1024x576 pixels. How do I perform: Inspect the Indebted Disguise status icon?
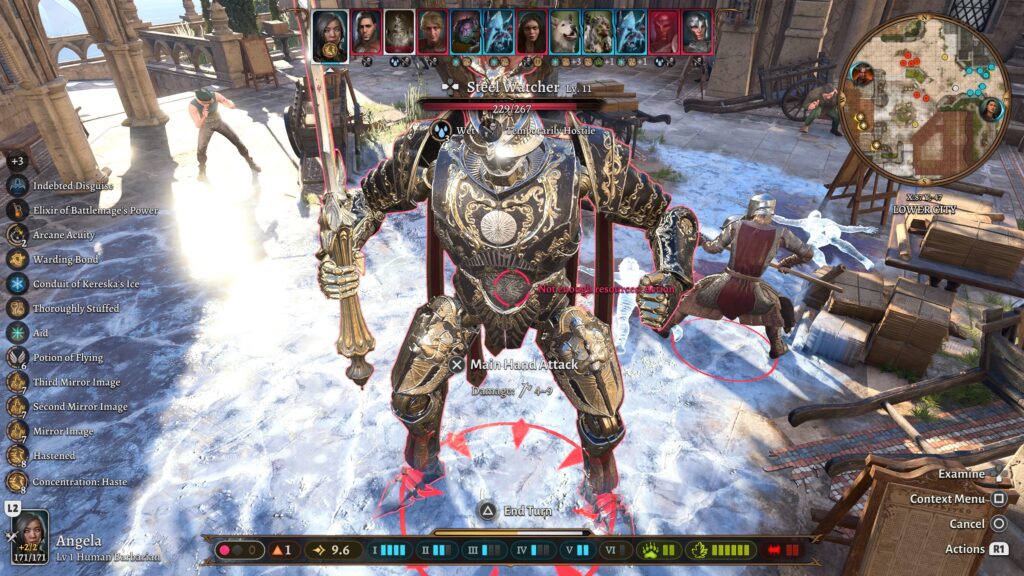[17, 186]
